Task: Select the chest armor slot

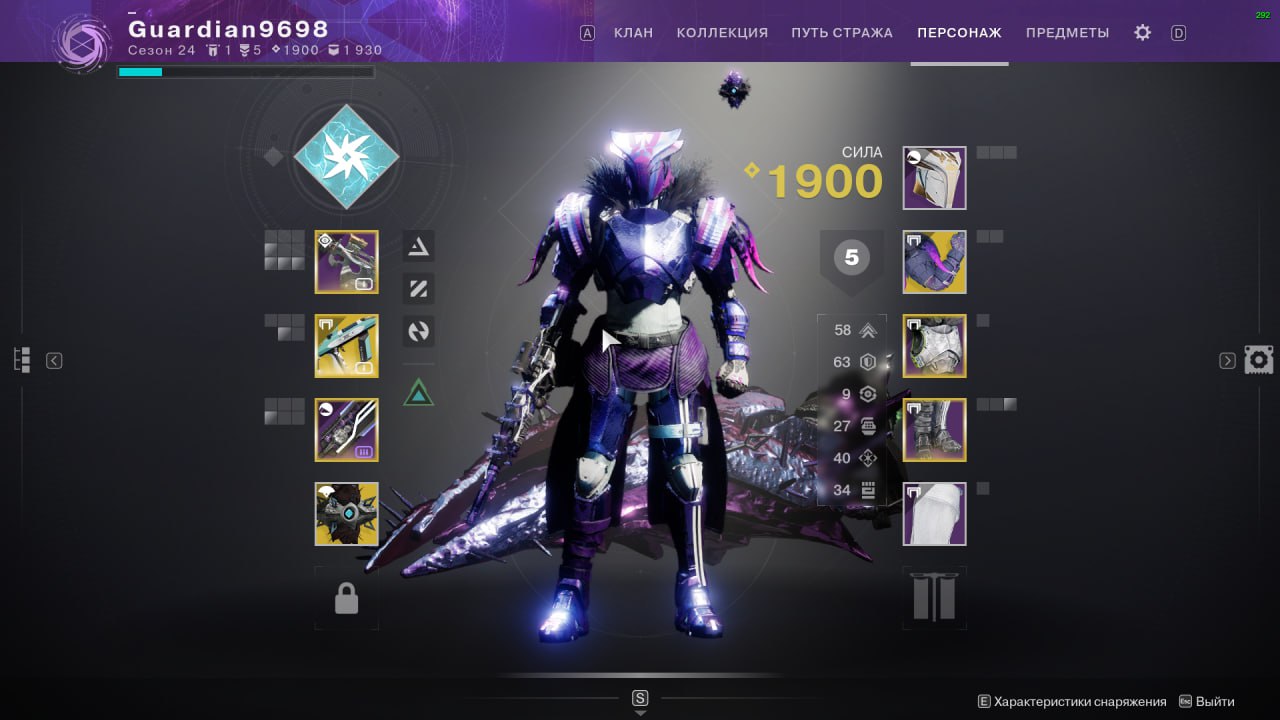Action: (934, 346)
